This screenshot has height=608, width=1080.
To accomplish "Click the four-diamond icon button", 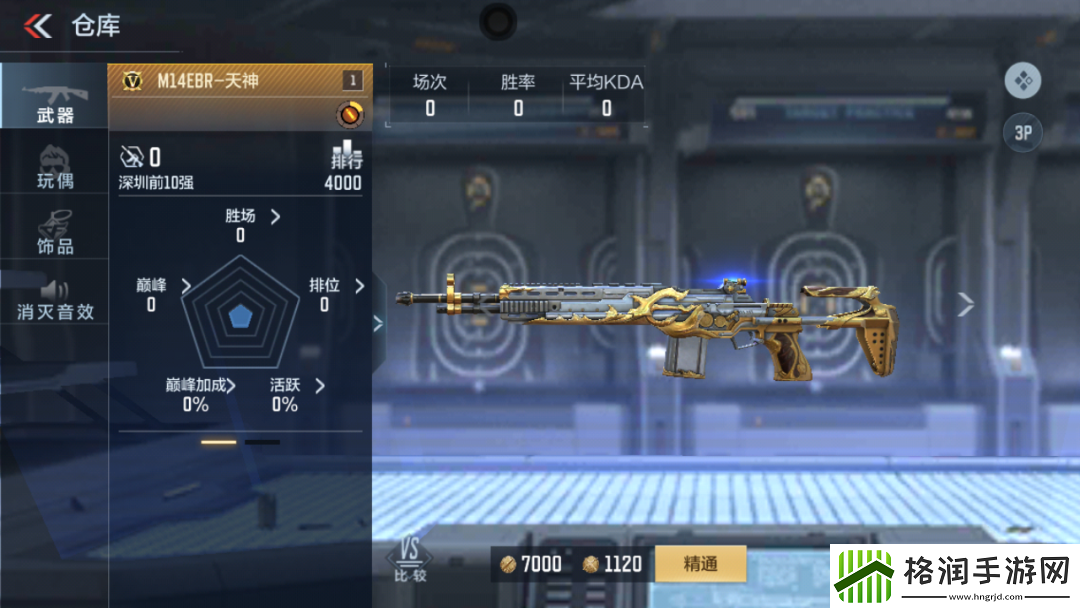I will click(x=1022, y=81).
